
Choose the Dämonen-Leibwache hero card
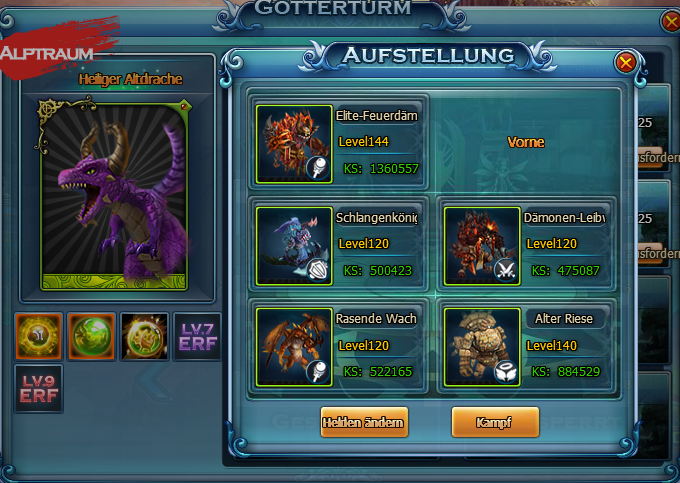click(525, 245)
